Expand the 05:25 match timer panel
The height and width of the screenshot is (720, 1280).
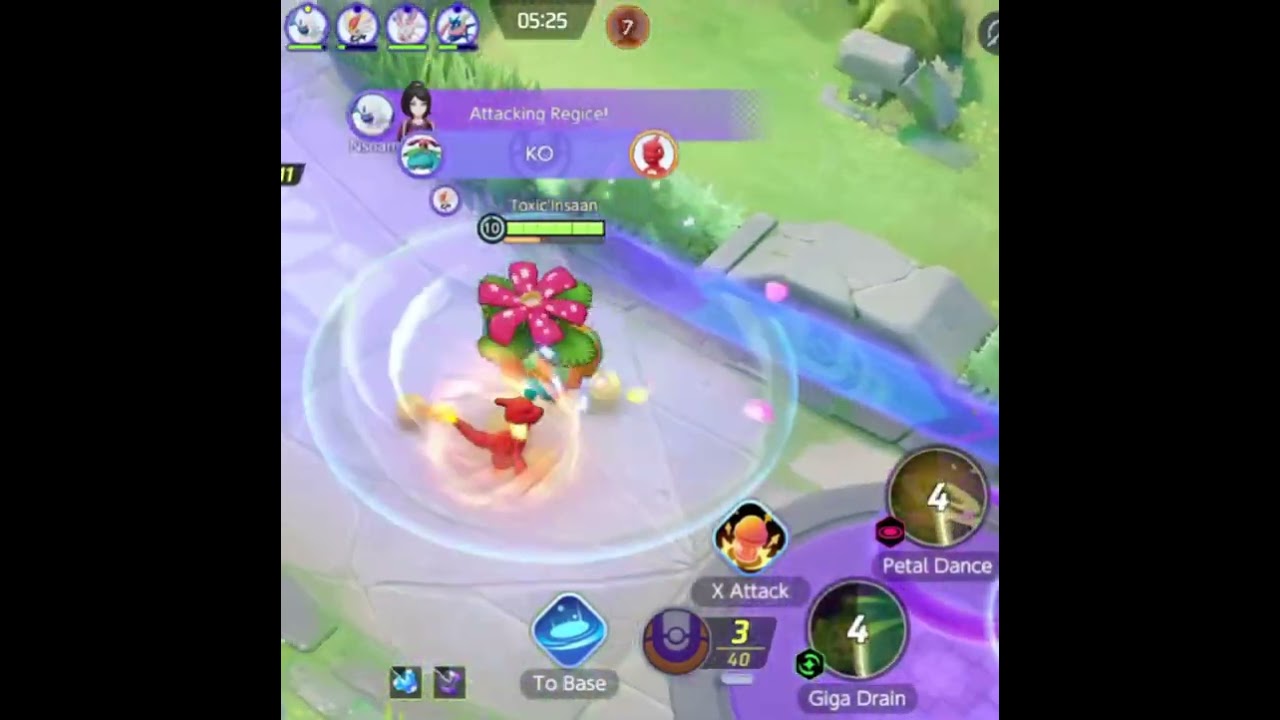[x=542, y=21]
